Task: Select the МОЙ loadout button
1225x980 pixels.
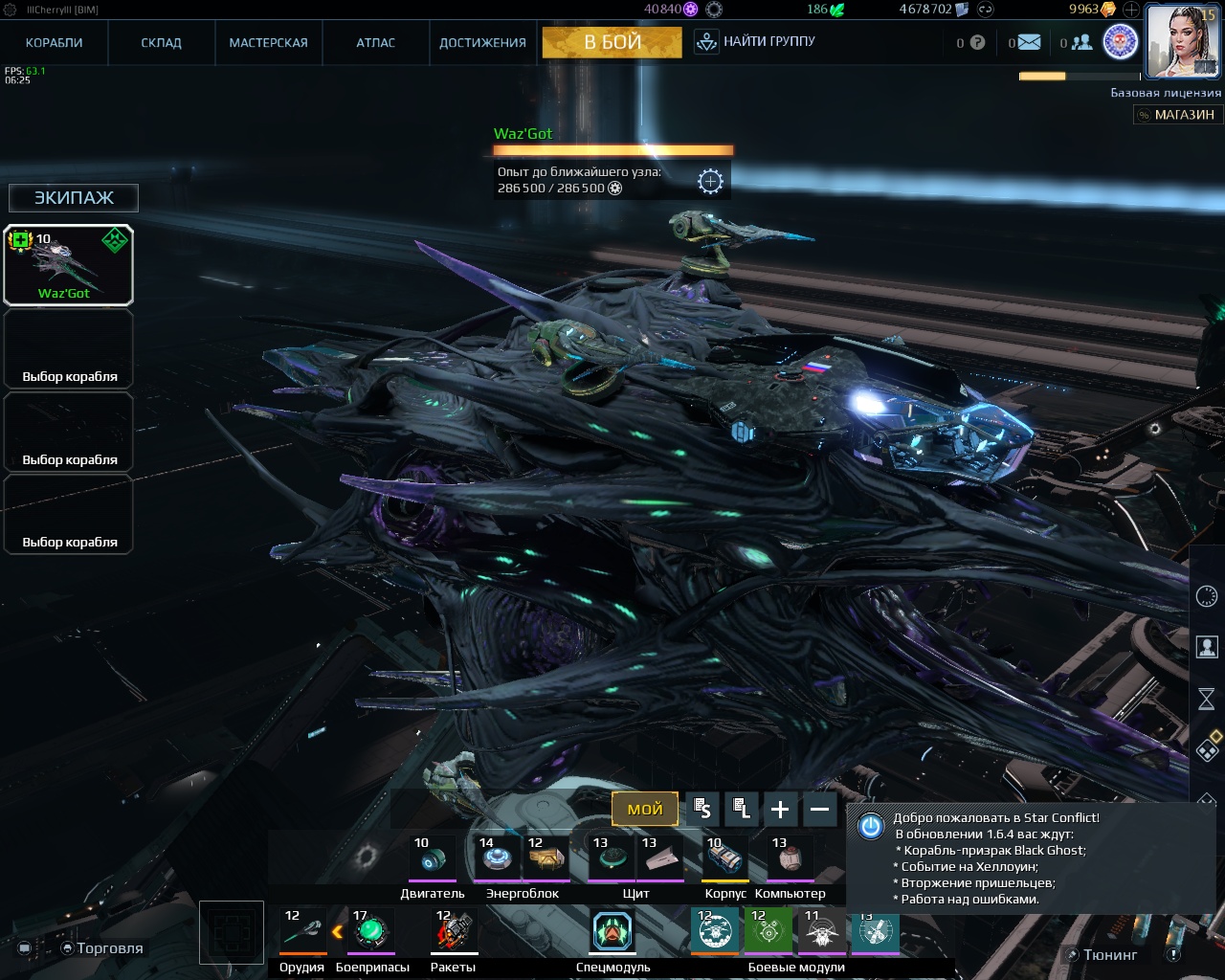Action: click(x=645, y=810)
